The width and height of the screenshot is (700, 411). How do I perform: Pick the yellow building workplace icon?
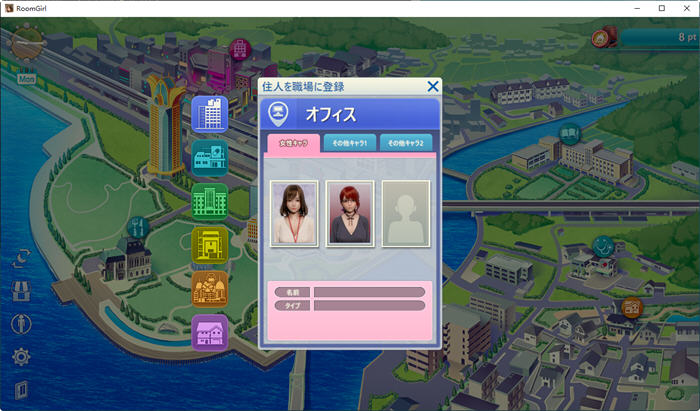pos(210,245)
